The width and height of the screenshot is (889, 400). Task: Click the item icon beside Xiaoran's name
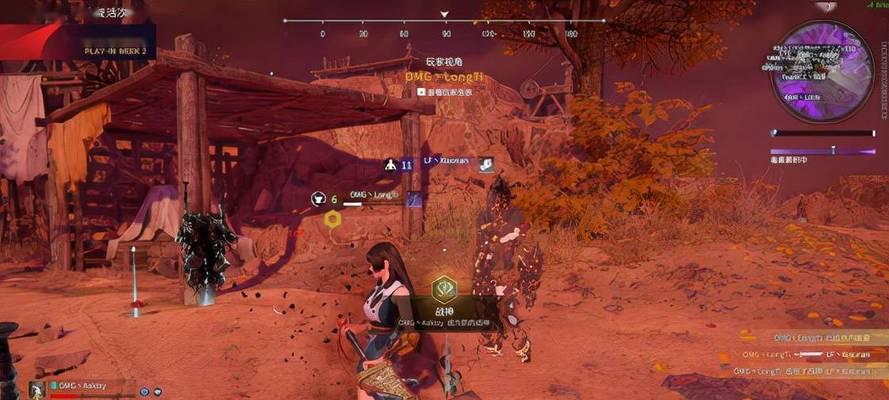(x=484, y=164)
